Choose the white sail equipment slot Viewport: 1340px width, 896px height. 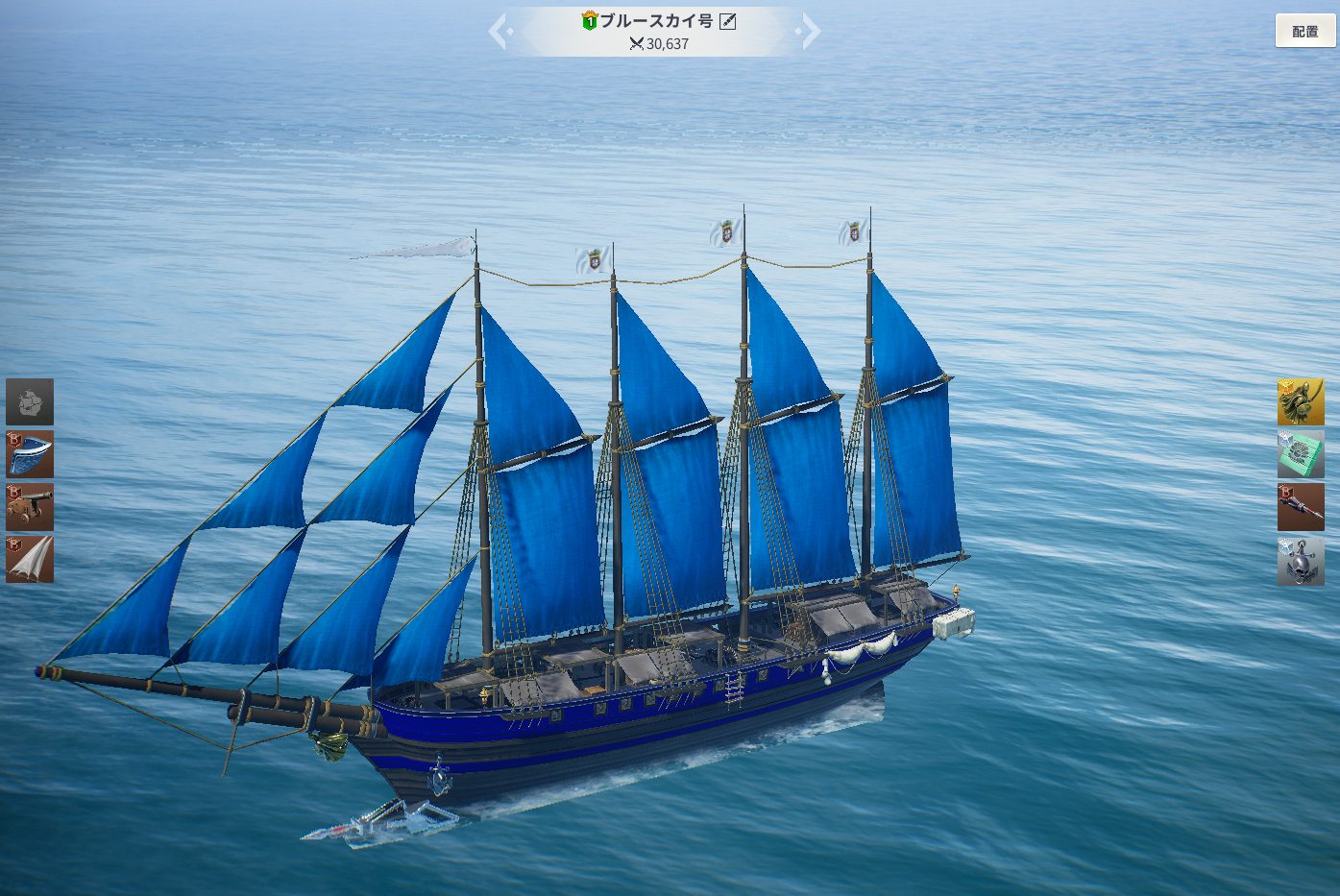[x=30, y=559]
